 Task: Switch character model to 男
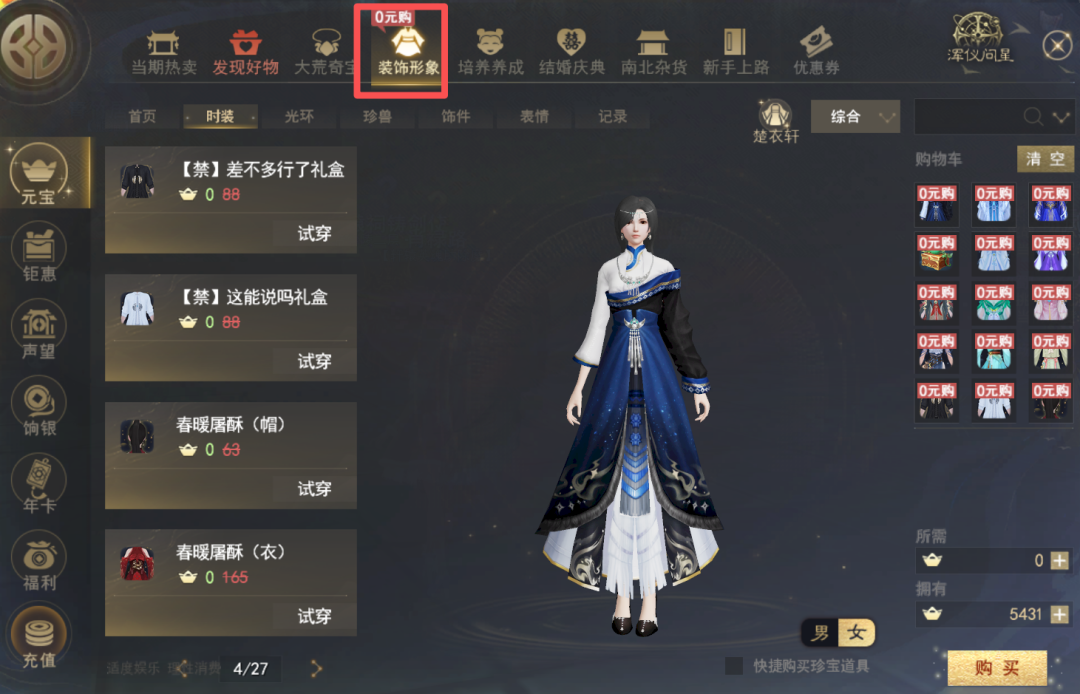point(820,633)
